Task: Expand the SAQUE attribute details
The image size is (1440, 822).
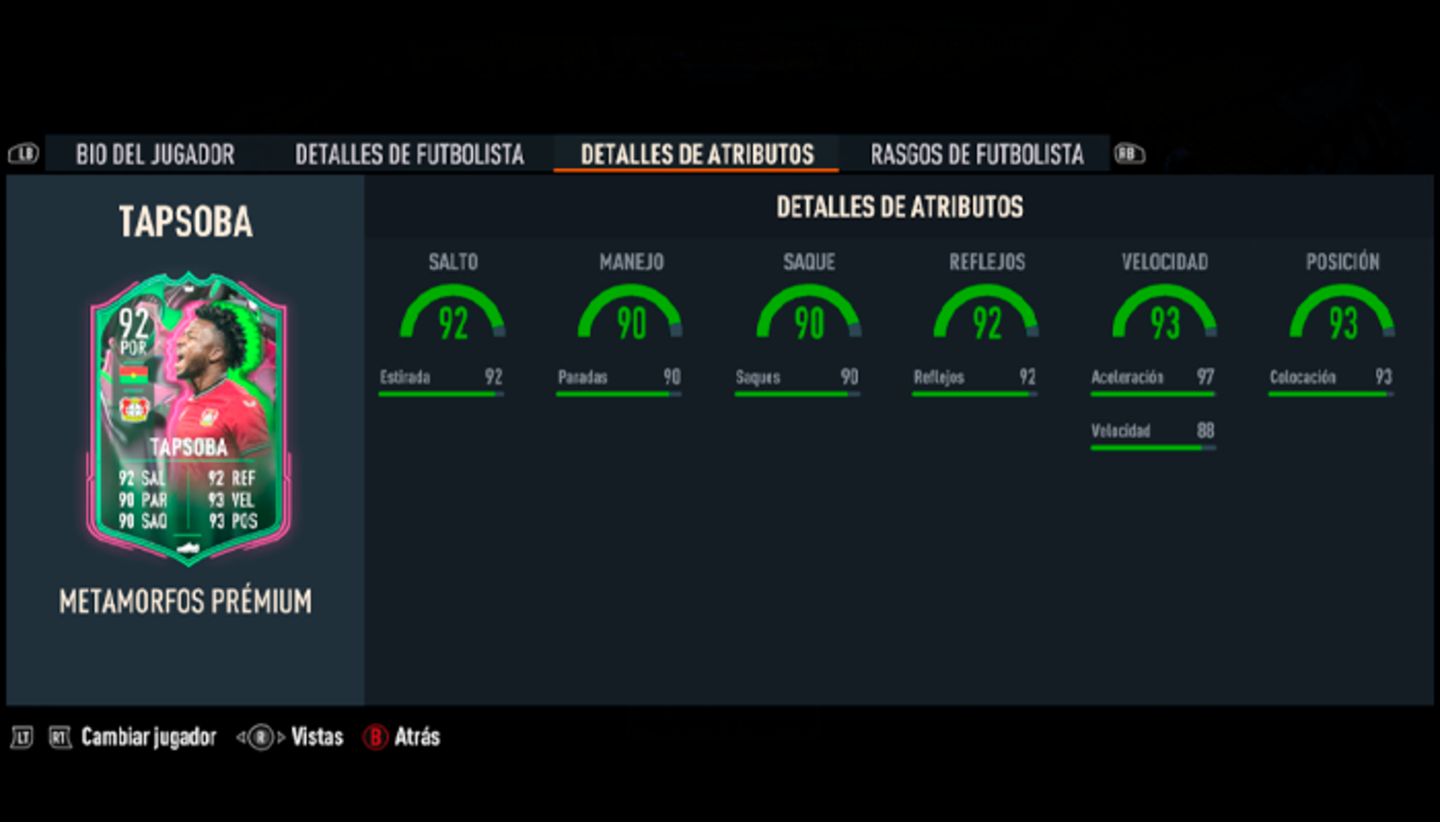Action: 808,315
